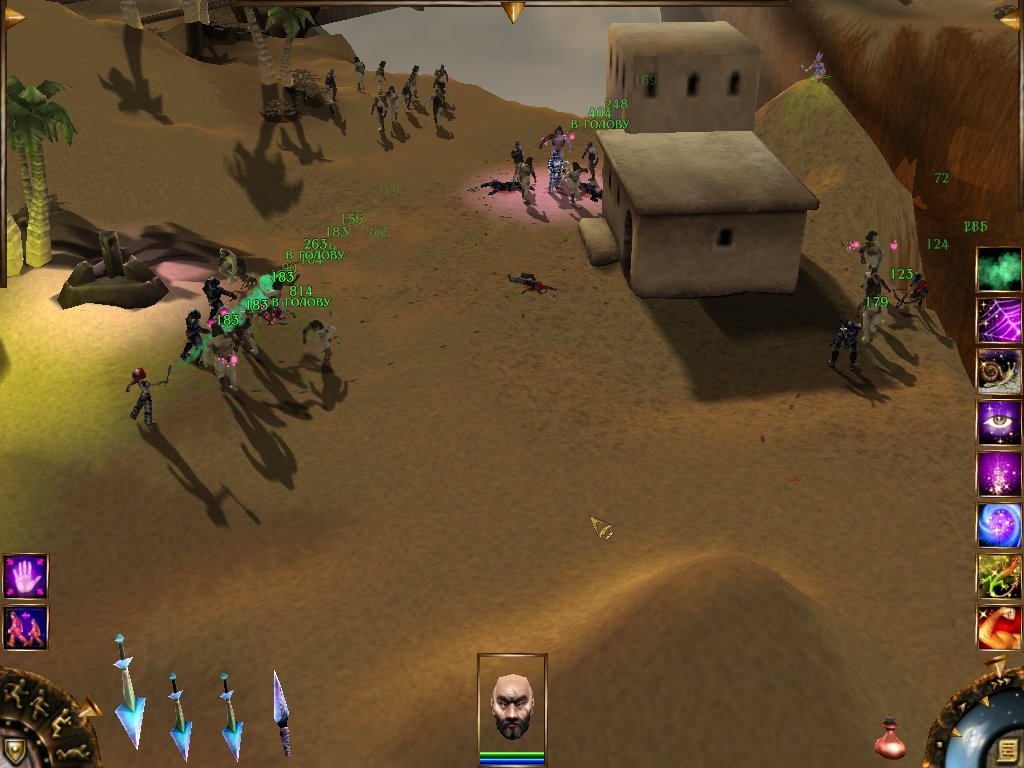Equip the largest blue-tipped dagger
The height and width of the screenshot is (768, 1024).
[128, 692]
